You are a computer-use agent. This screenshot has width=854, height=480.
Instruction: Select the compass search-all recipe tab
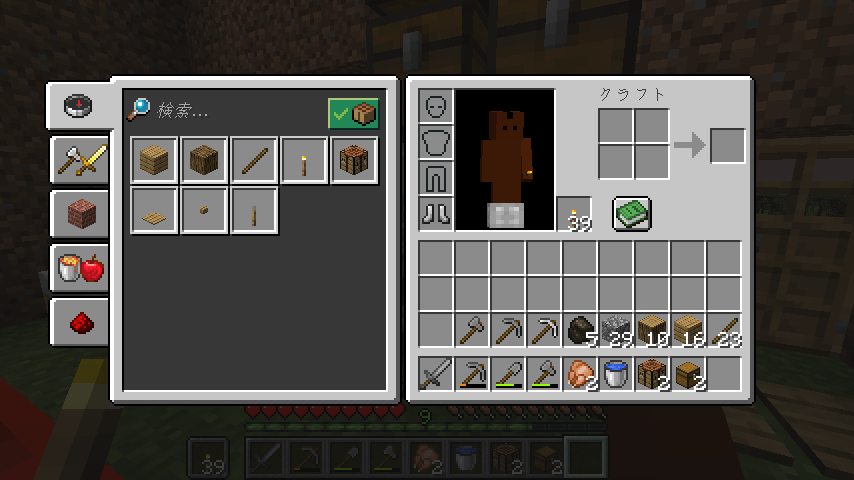point(78,105)
